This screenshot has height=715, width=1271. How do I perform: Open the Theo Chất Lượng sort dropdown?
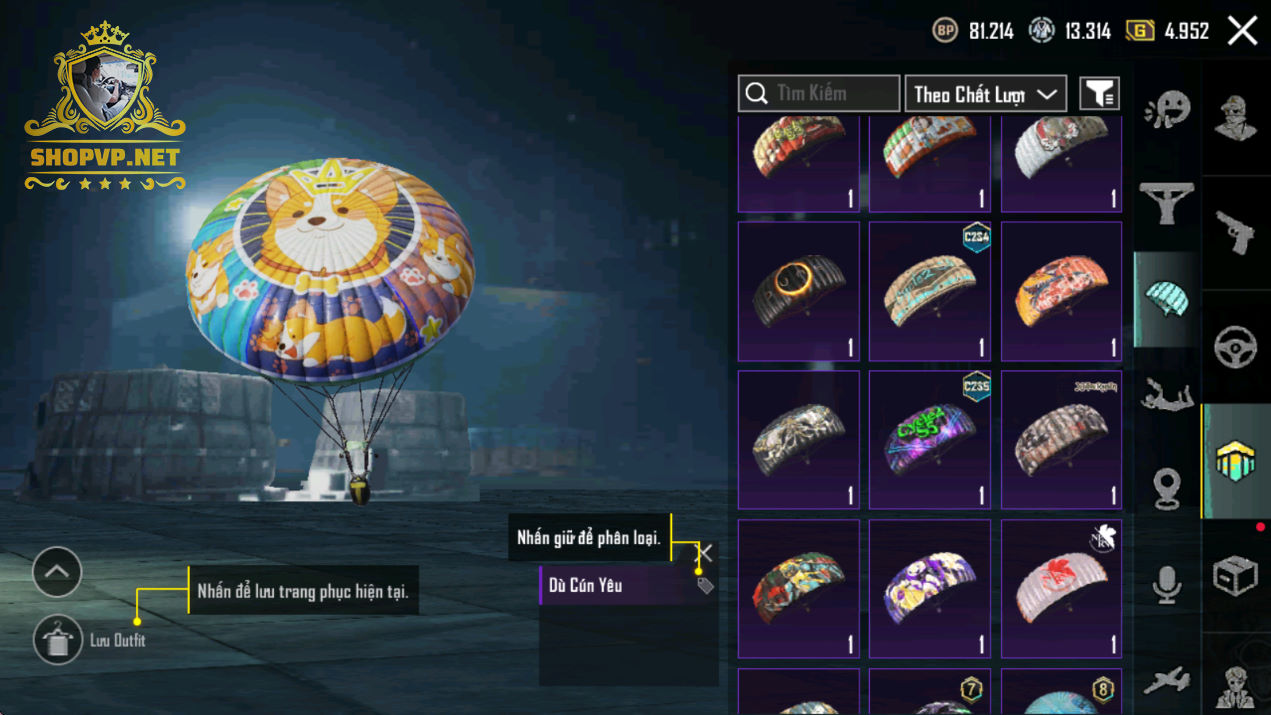985,94
